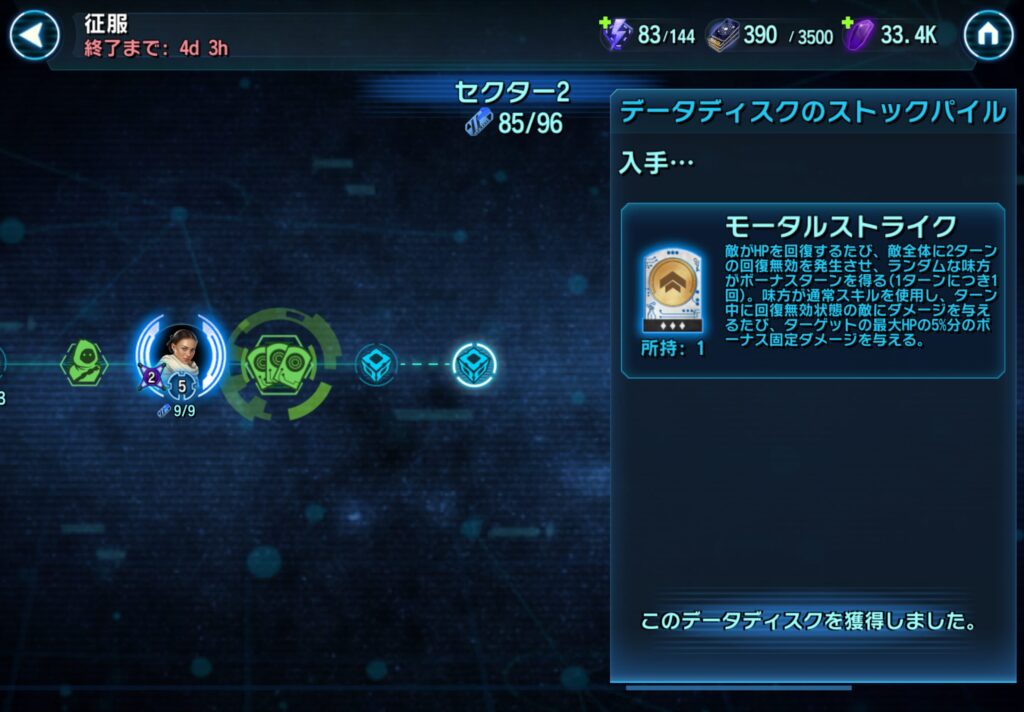Go back with the arrow button
Screen dimensions: 1024x712
(x=34, y=36)
